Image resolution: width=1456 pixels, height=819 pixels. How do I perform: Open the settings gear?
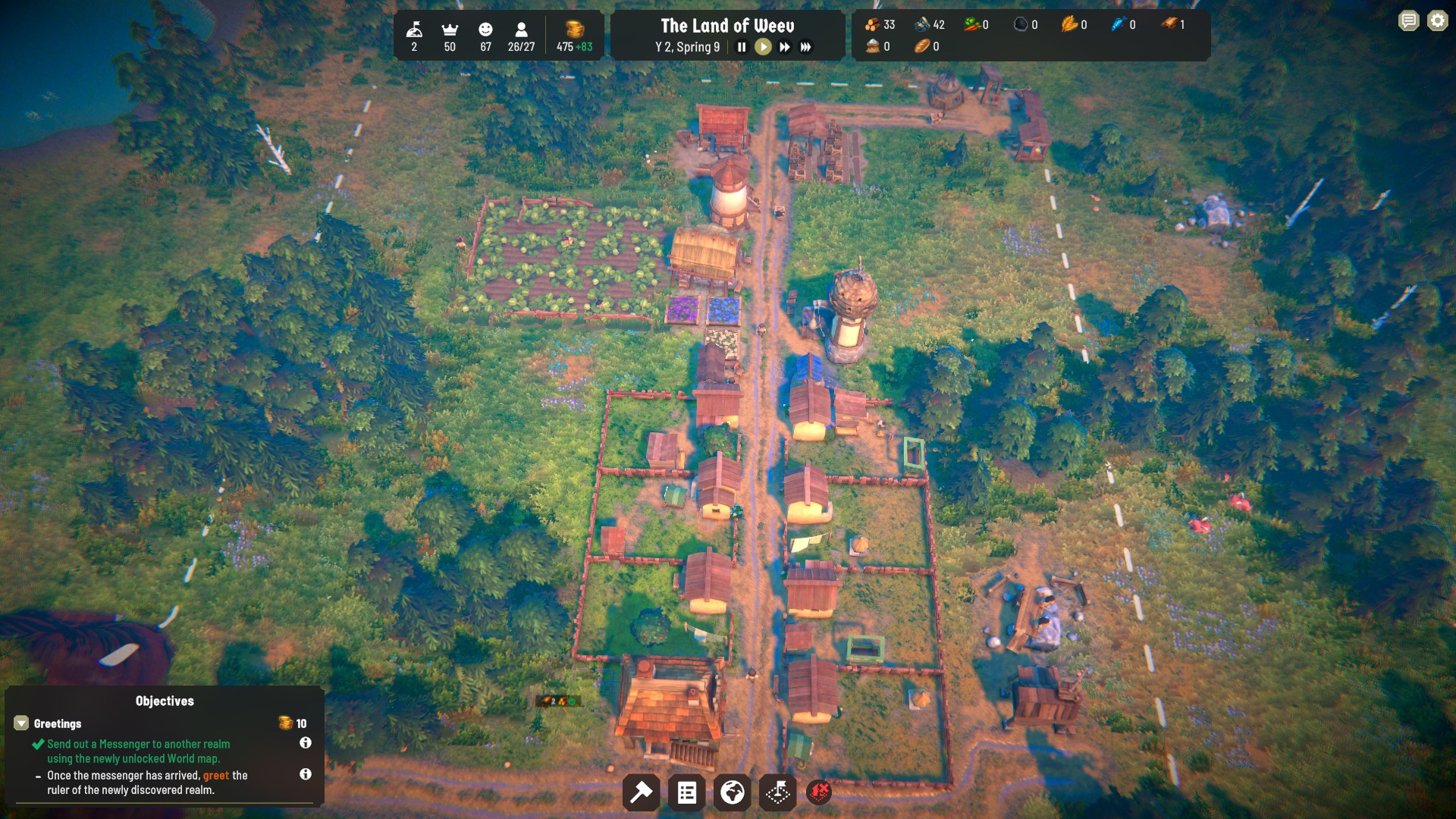1437,21
